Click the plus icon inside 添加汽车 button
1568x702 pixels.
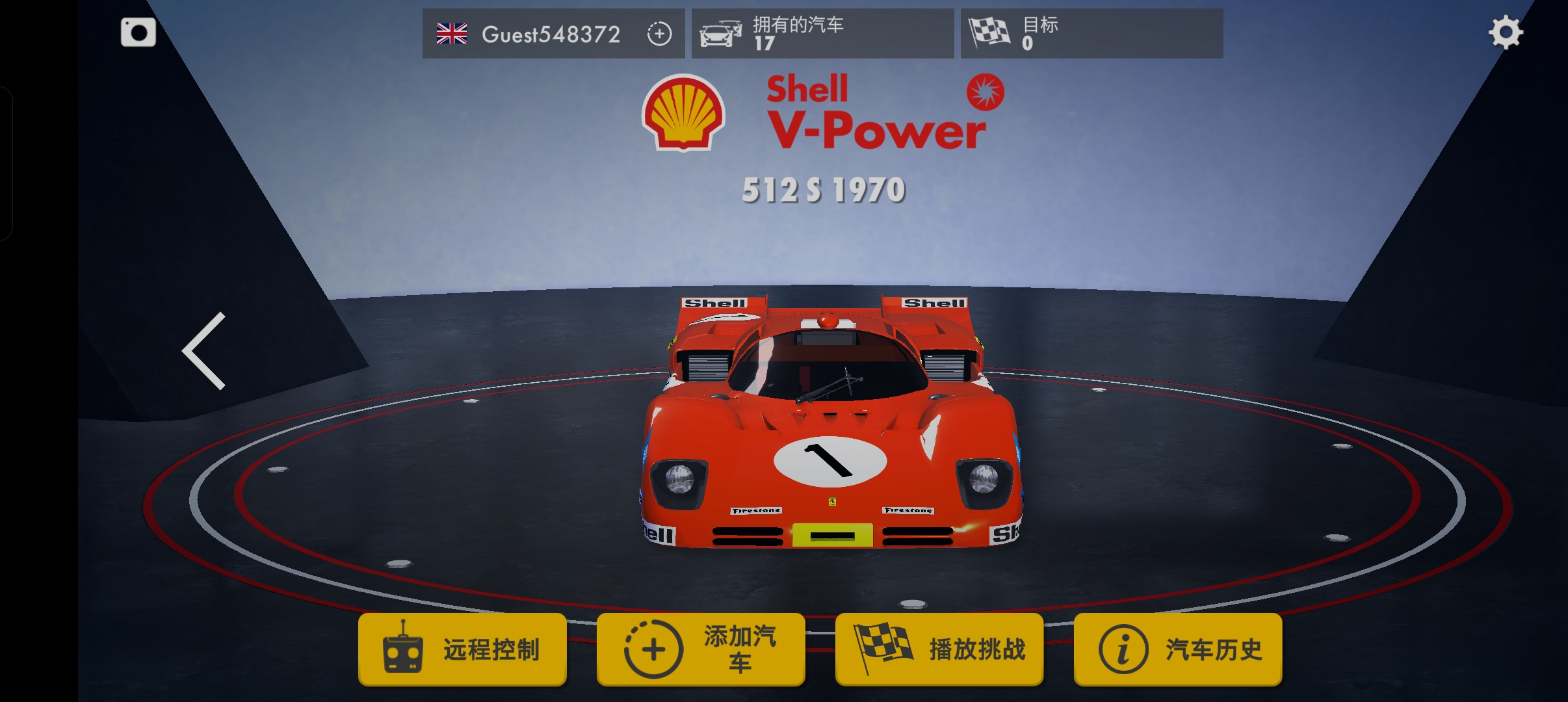652,647
